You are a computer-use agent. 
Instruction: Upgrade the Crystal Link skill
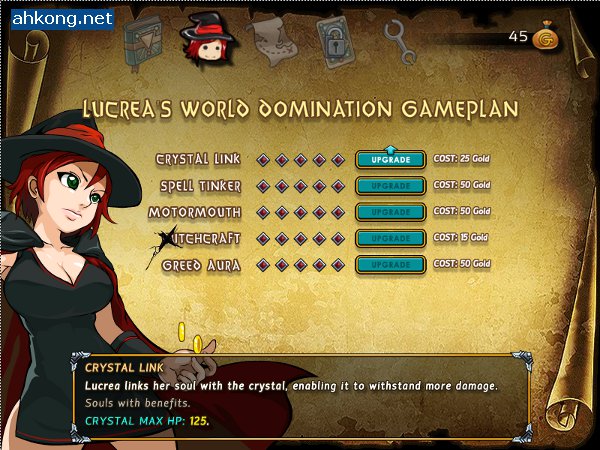390,160
